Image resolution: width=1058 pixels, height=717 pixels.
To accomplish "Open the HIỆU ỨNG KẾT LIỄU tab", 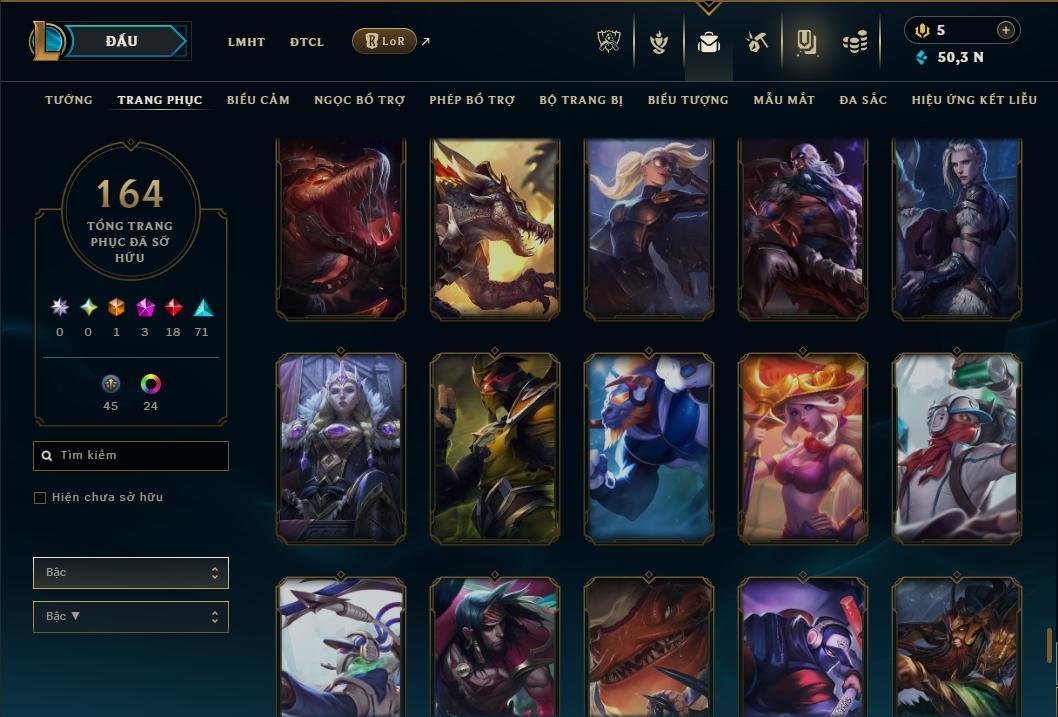I will [974, 100].
